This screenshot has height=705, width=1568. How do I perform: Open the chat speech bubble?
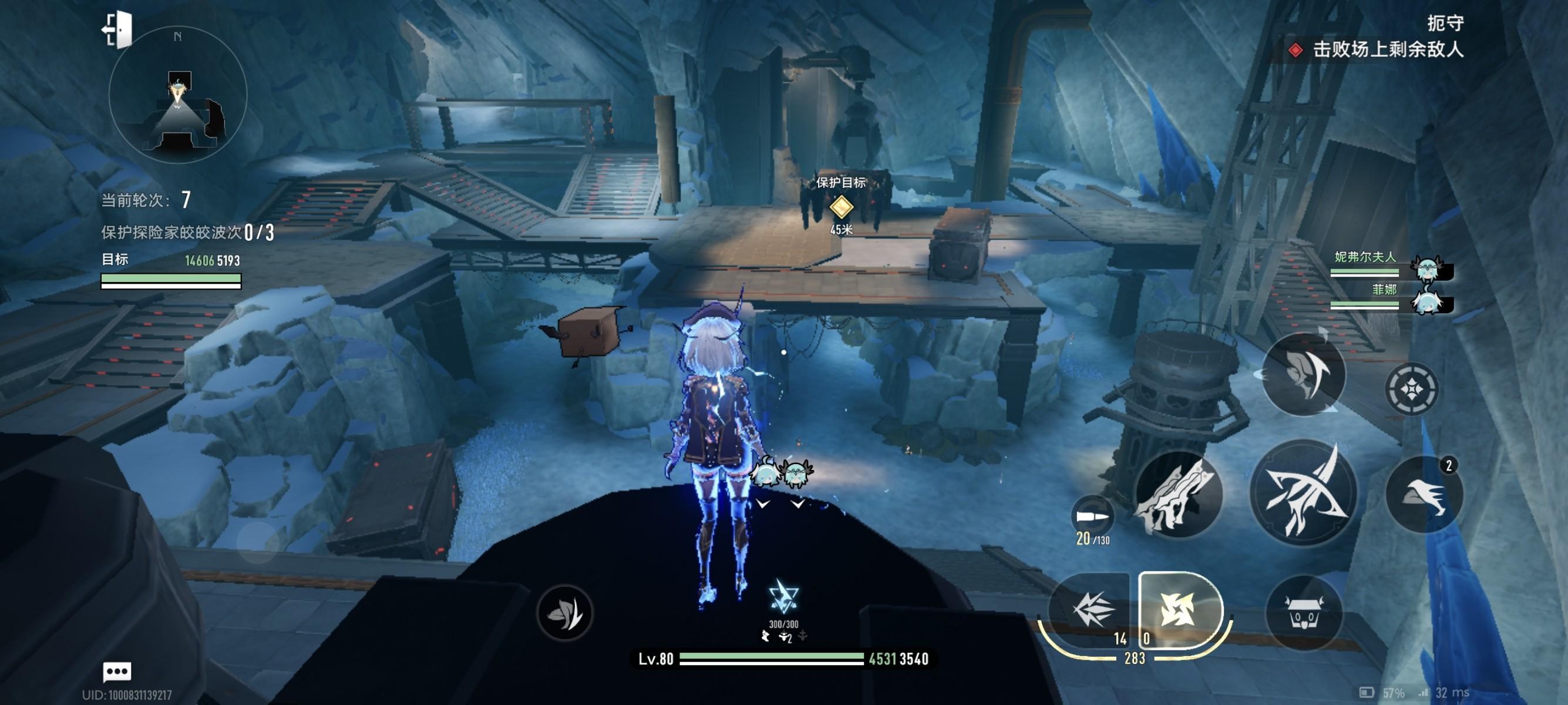(x=117, y=672)
